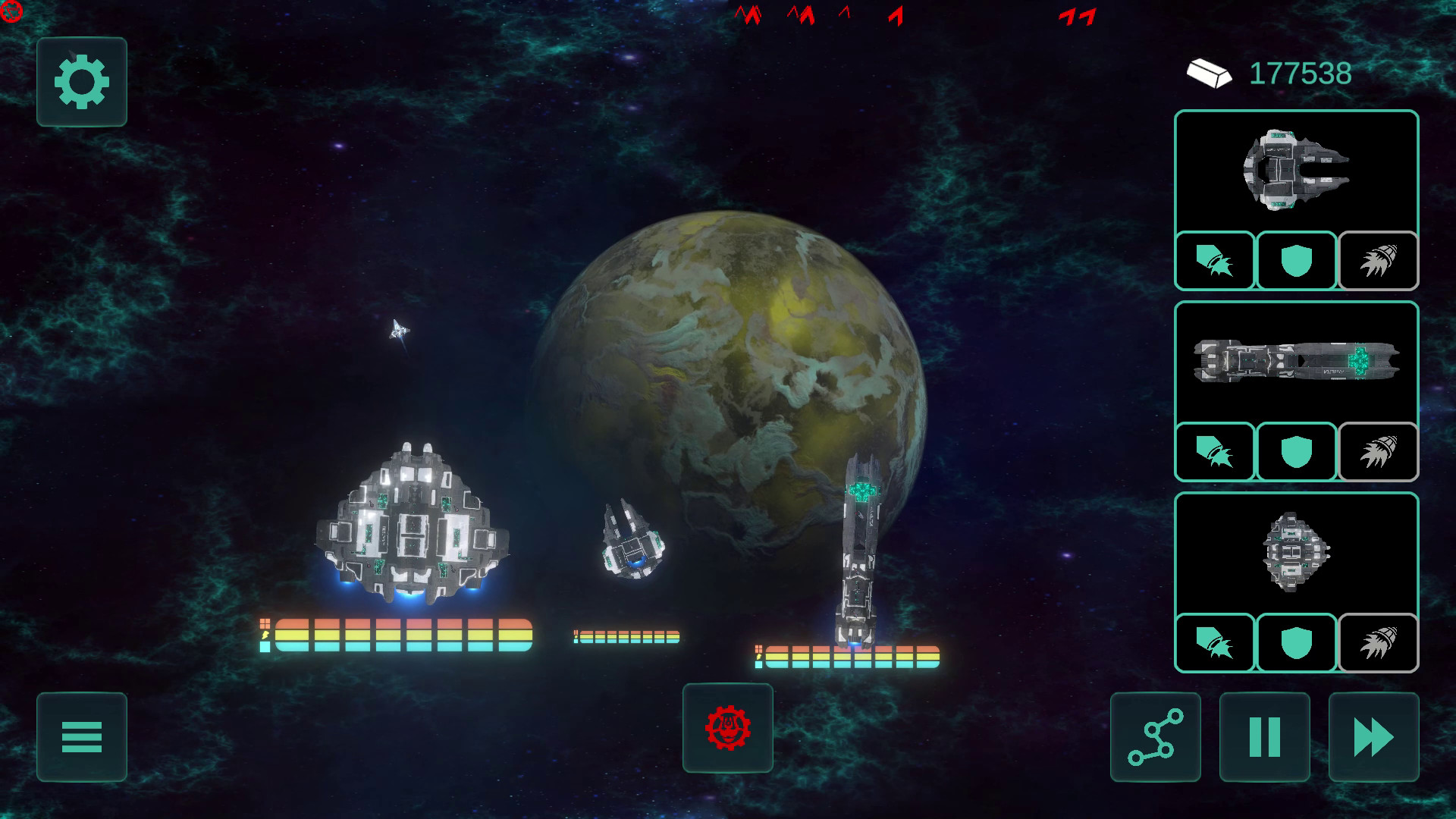Disable the middle ship's engine icon
Viewport: 1456px width, 819px height.
pyautogui.click(x=1379, y=453)
